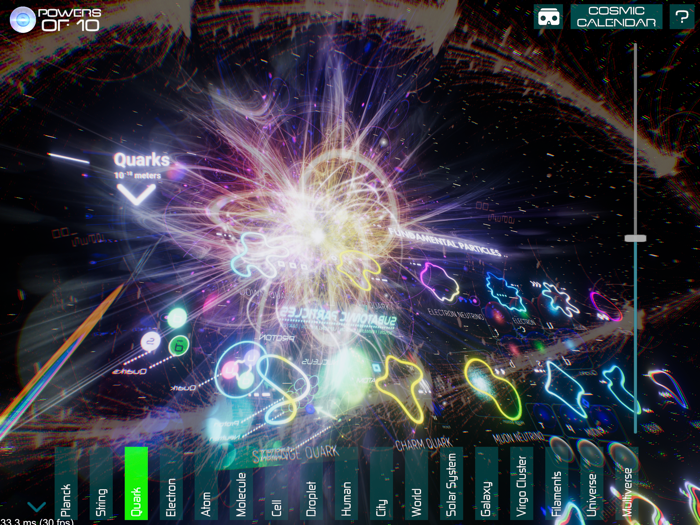Screen dimensions: 700x525
Task: Switch to the Virgo Cluster scale
Action: [521, 484]
